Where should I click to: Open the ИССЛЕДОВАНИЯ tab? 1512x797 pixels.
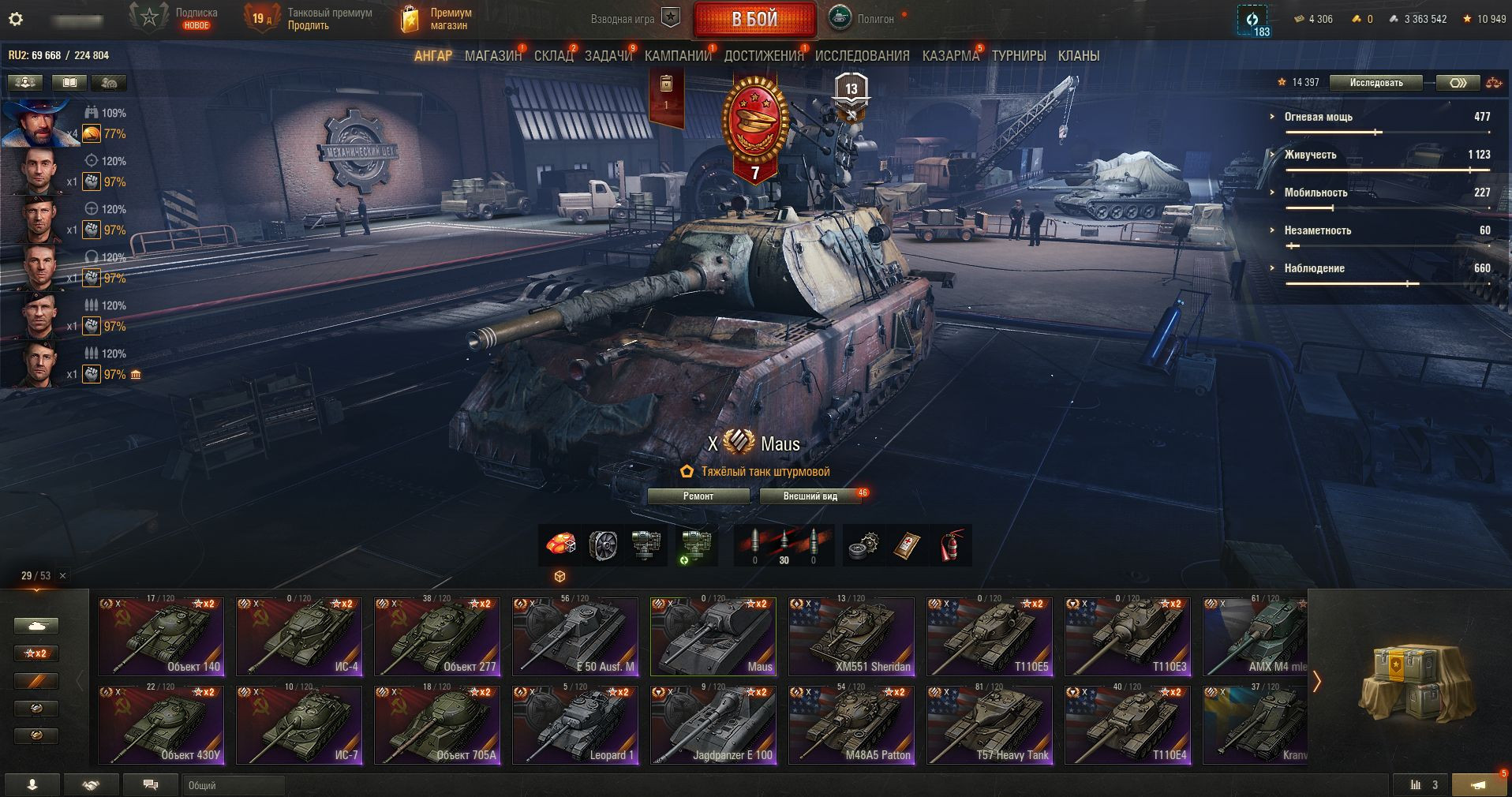(862, 56)
